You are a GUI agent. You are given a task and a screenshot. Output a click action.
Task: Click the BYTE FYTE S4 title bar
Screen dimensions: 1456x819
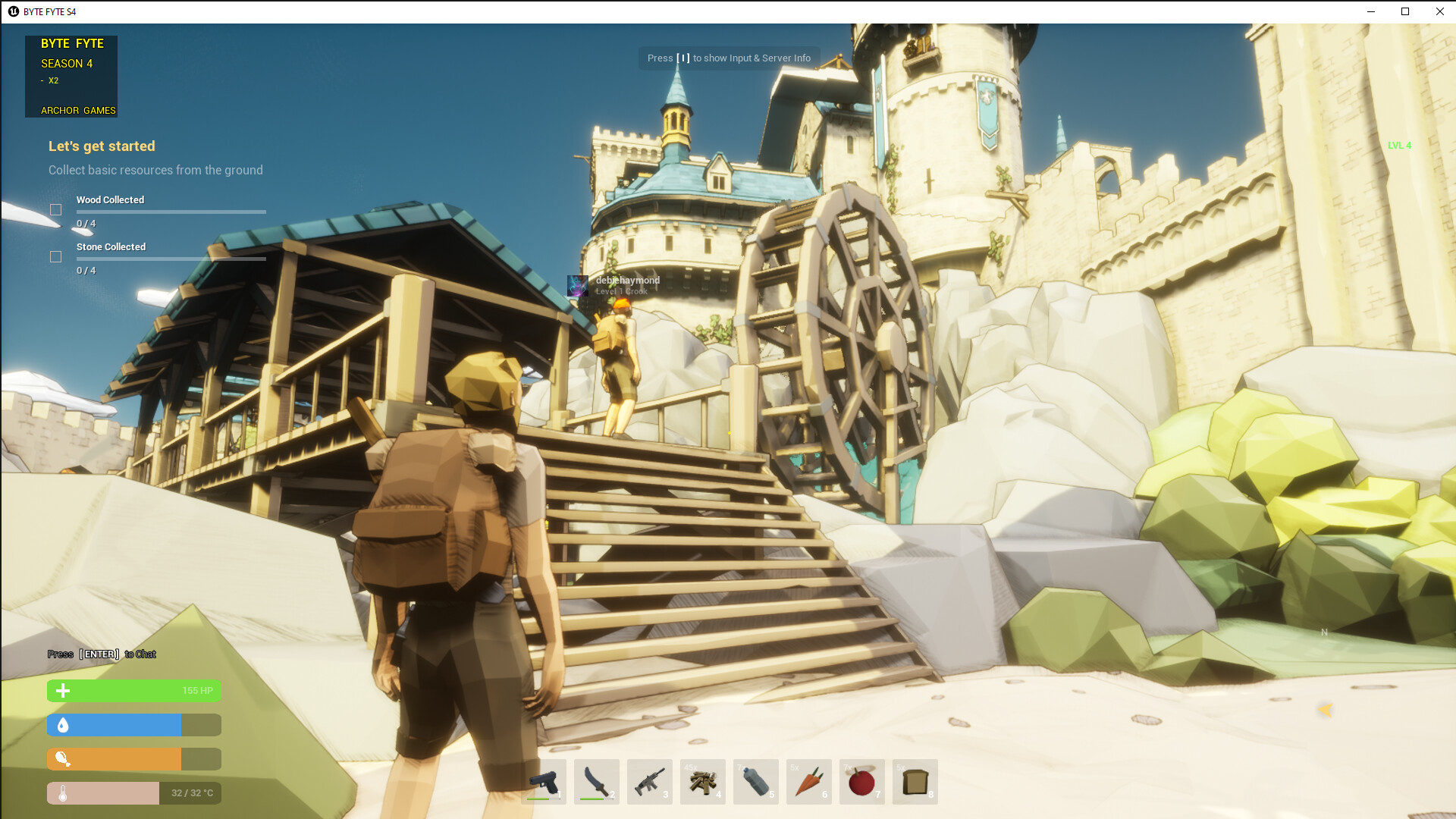point(49,11)
